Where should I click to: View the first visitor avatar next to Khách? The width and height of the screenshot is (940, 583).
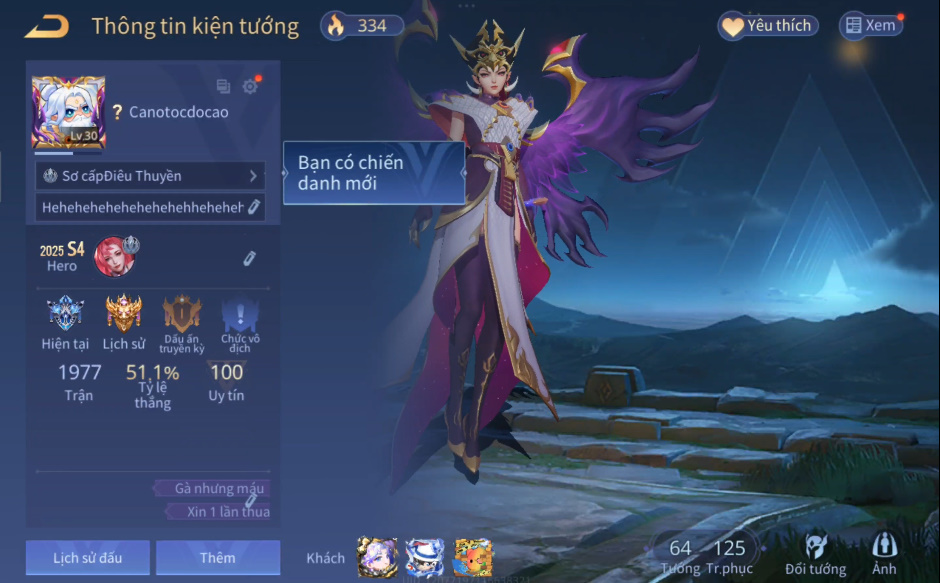(x=378, y=557)
